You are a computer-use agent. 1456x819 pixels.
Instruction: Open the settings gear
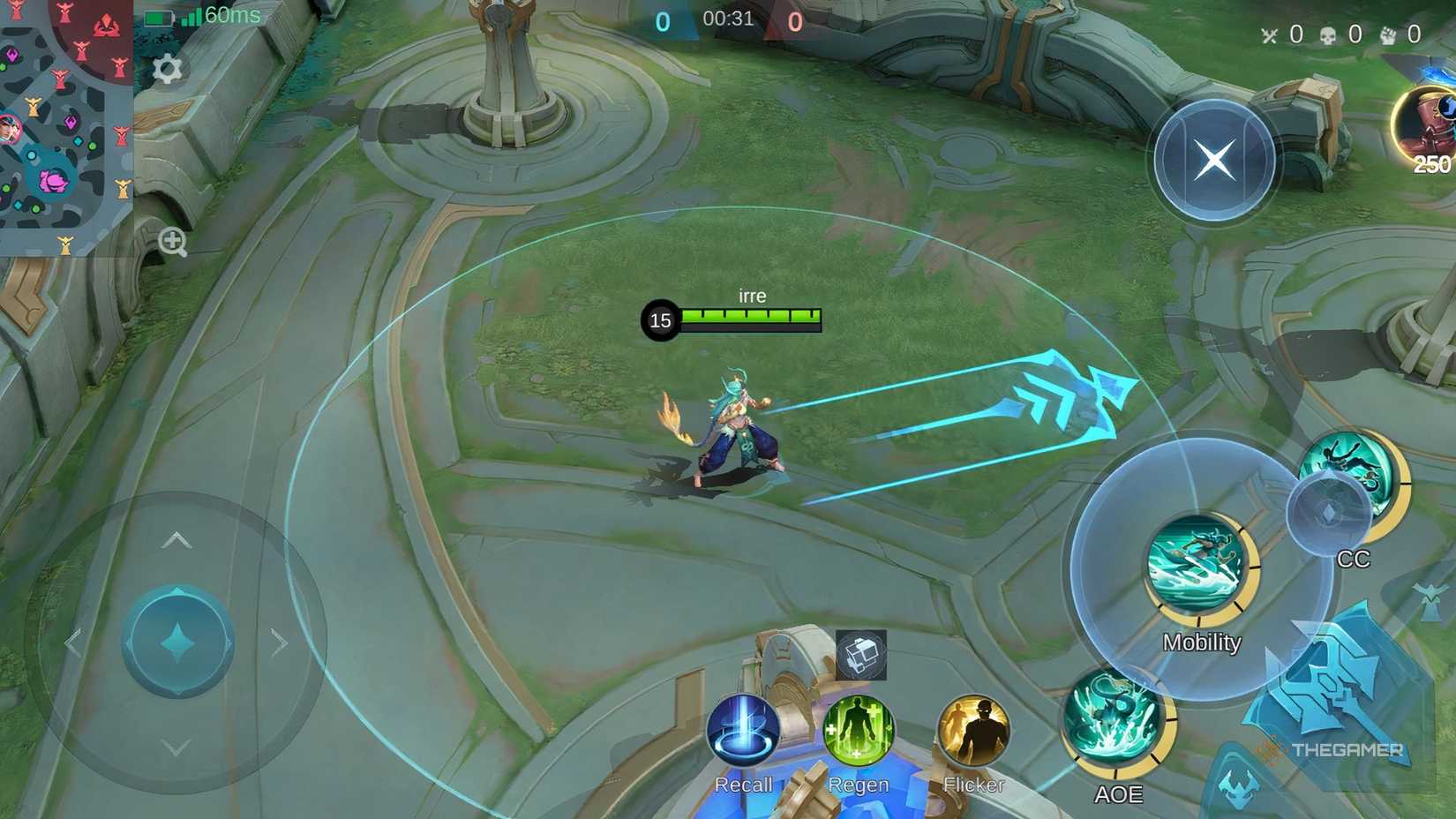[x=170, y=69]
